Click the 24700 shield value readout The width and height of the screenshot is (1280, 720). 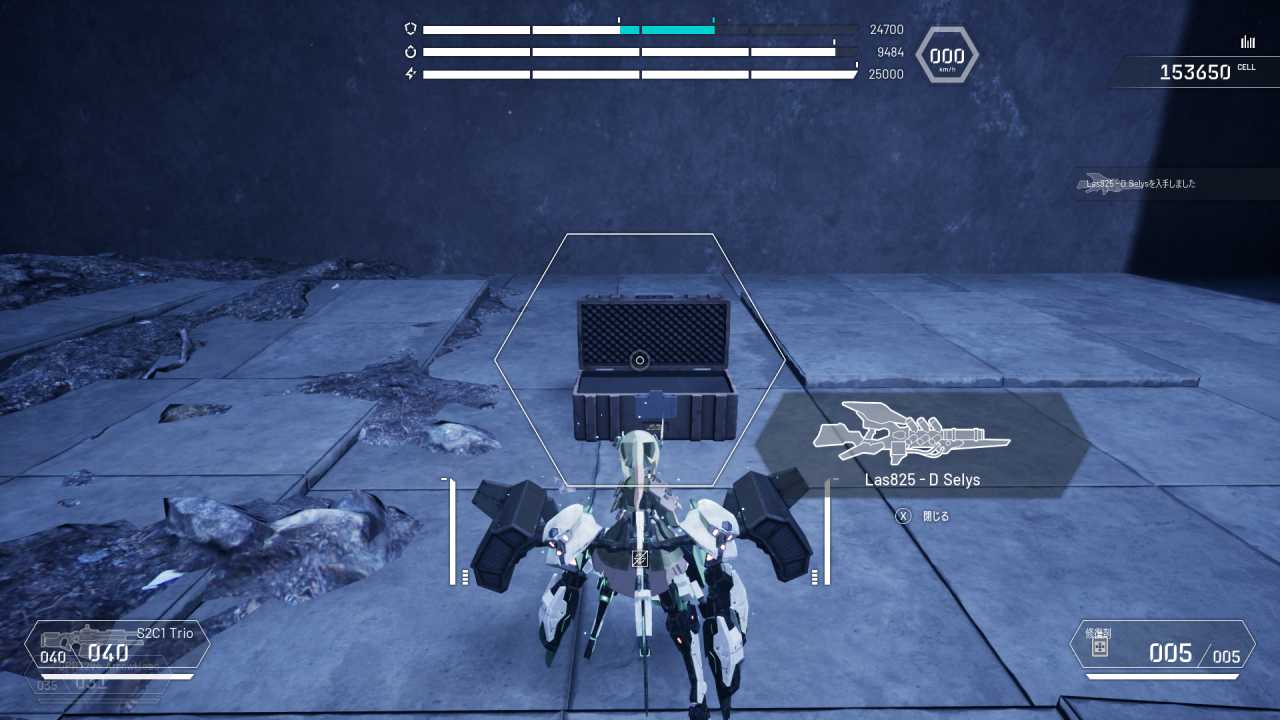coord(886,29)
